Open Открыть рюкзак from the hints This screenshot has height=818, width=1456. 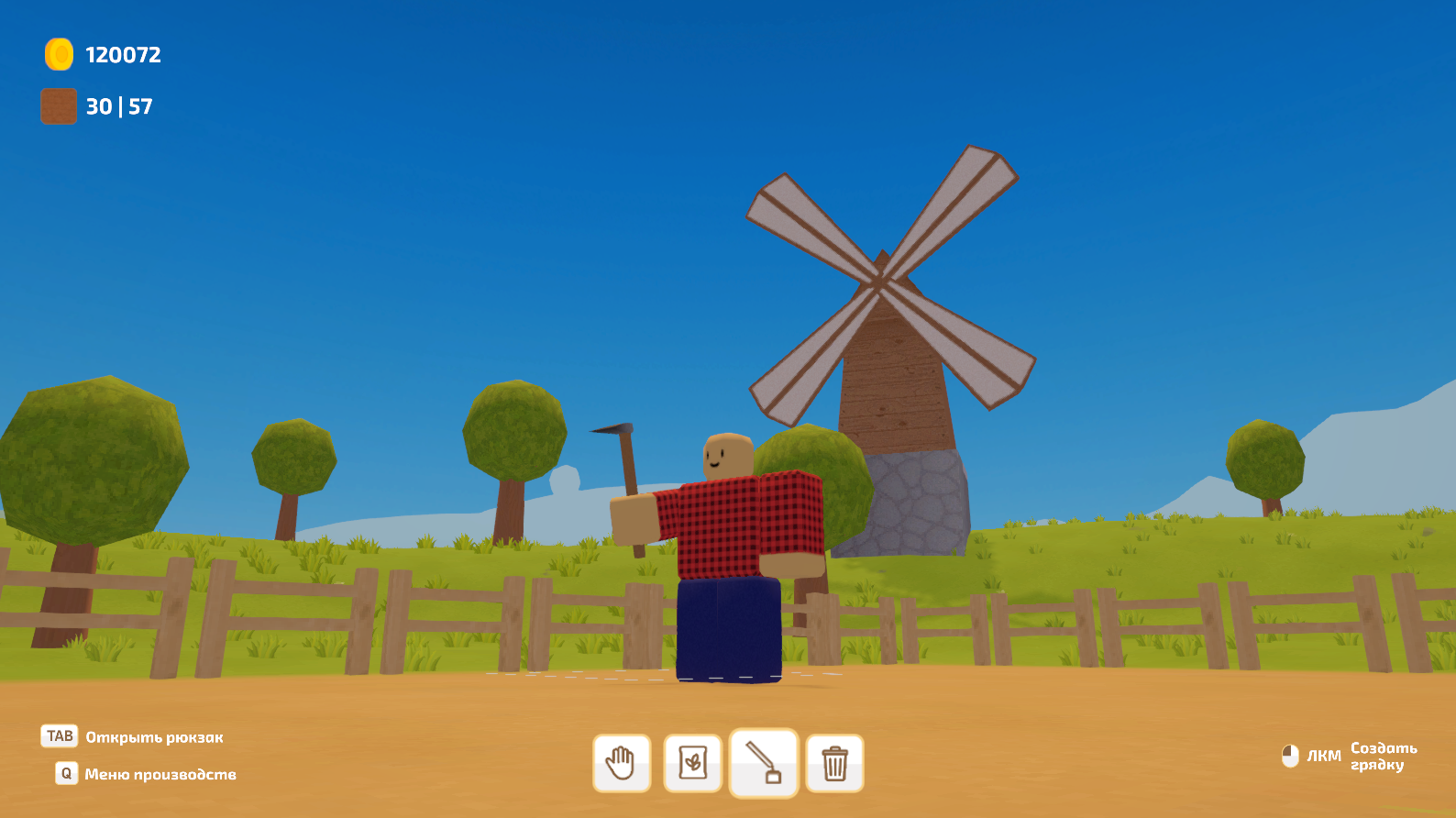click(x=158, y=736)
